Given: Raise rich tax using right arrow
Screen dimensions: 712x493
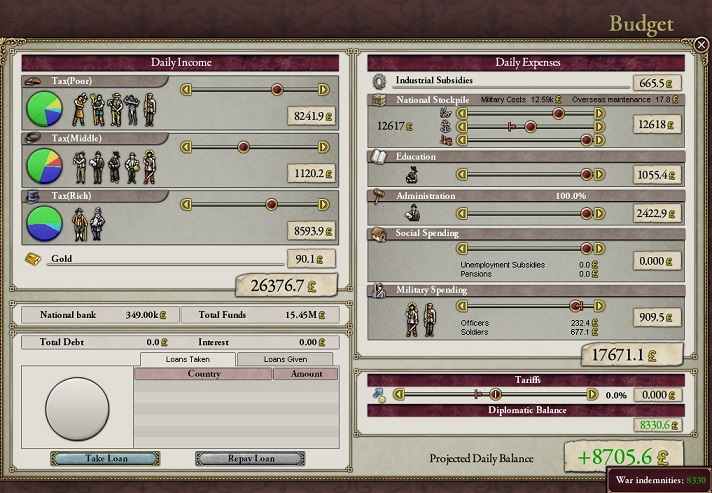Looking at the screenshot, I should pos(323,205).
